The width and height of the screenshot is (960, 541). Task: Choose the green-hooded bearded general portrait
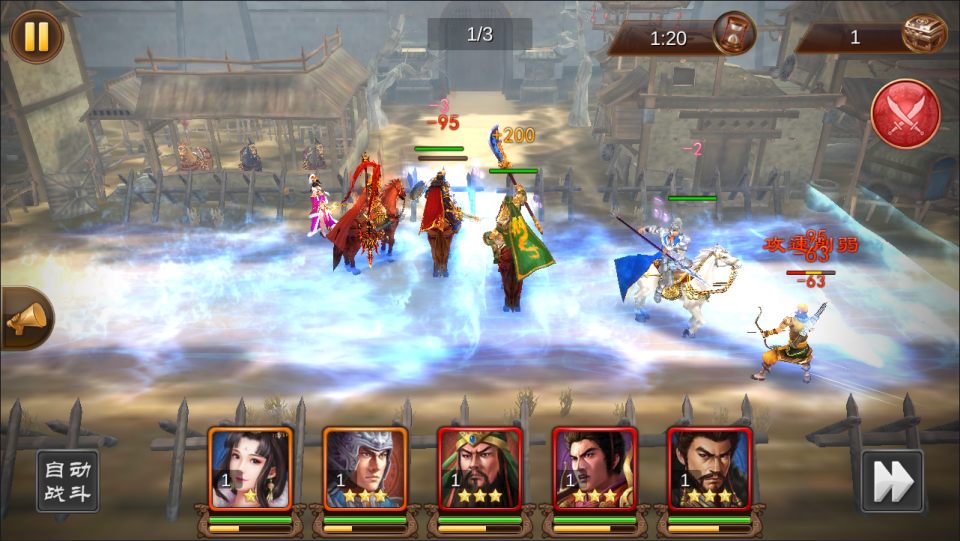[480, 469]
